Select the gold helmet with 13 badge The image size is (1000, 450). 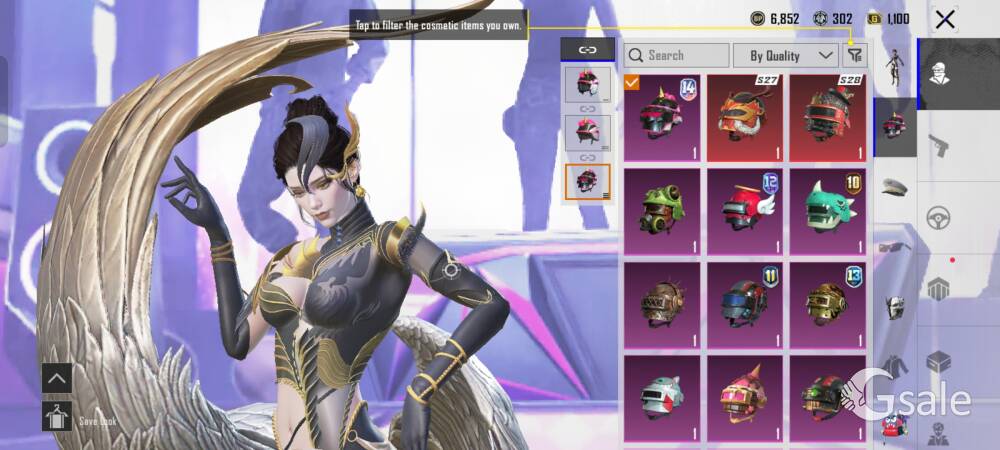click(x=827, y=305)
